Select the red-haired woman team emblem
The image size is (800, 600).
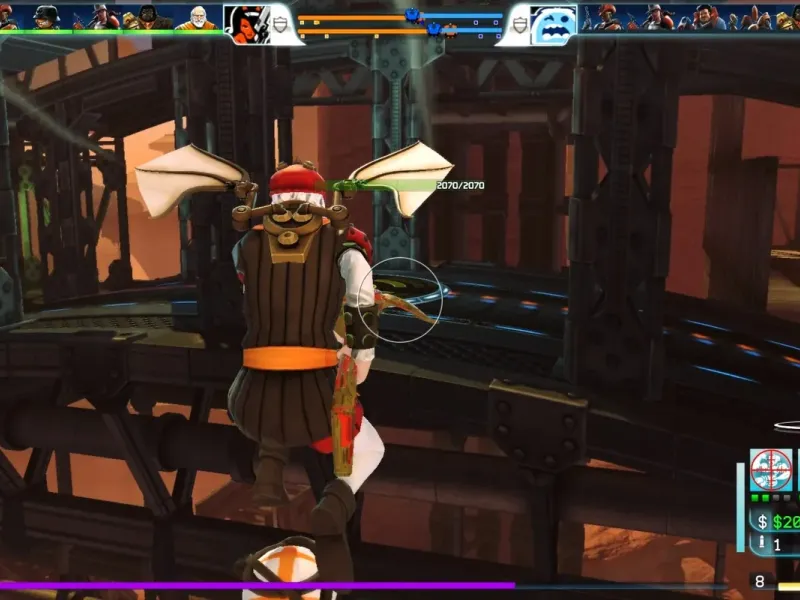pos(246,23)
